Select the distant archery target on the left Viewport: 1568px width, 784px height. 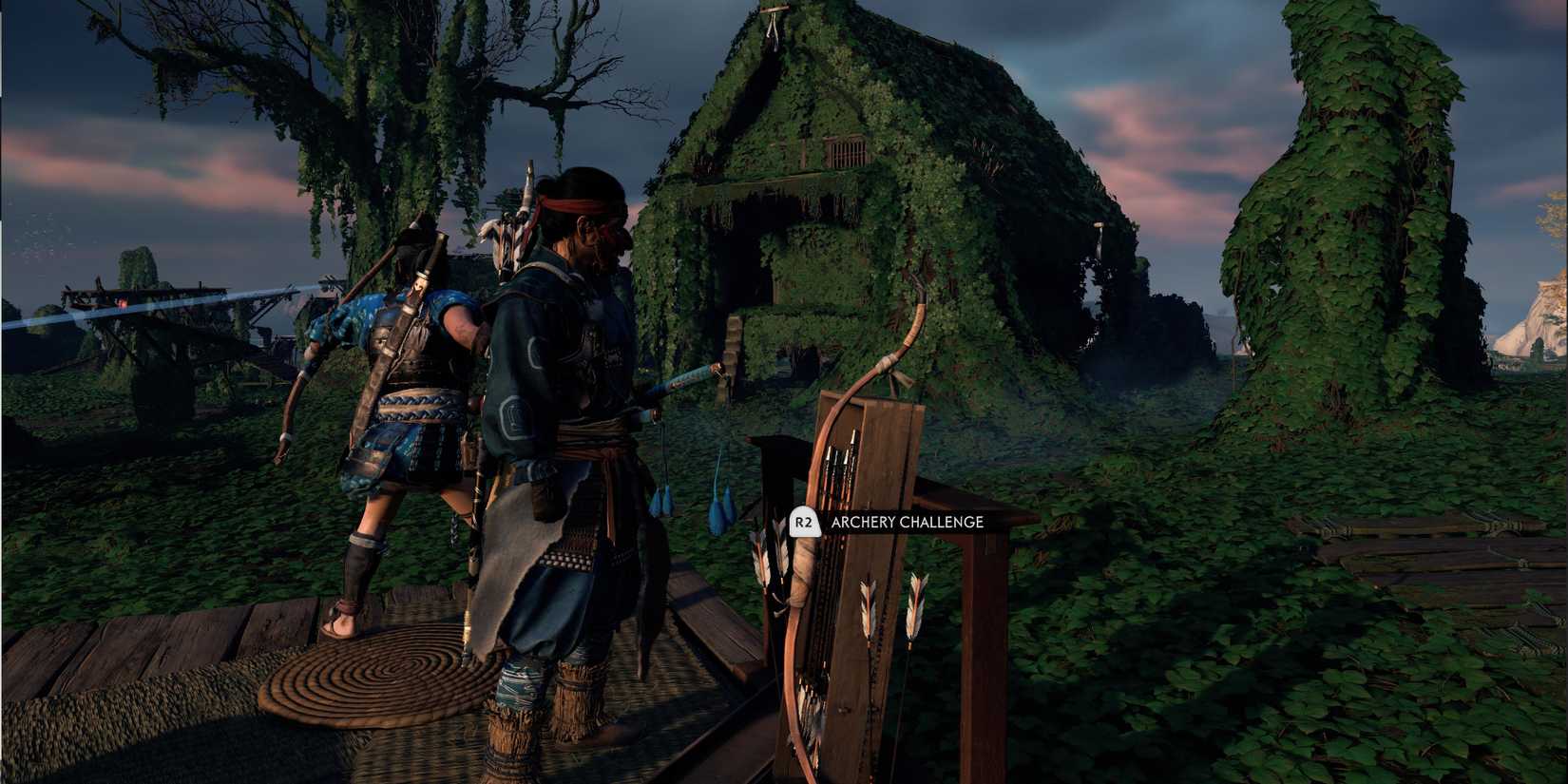122,304
